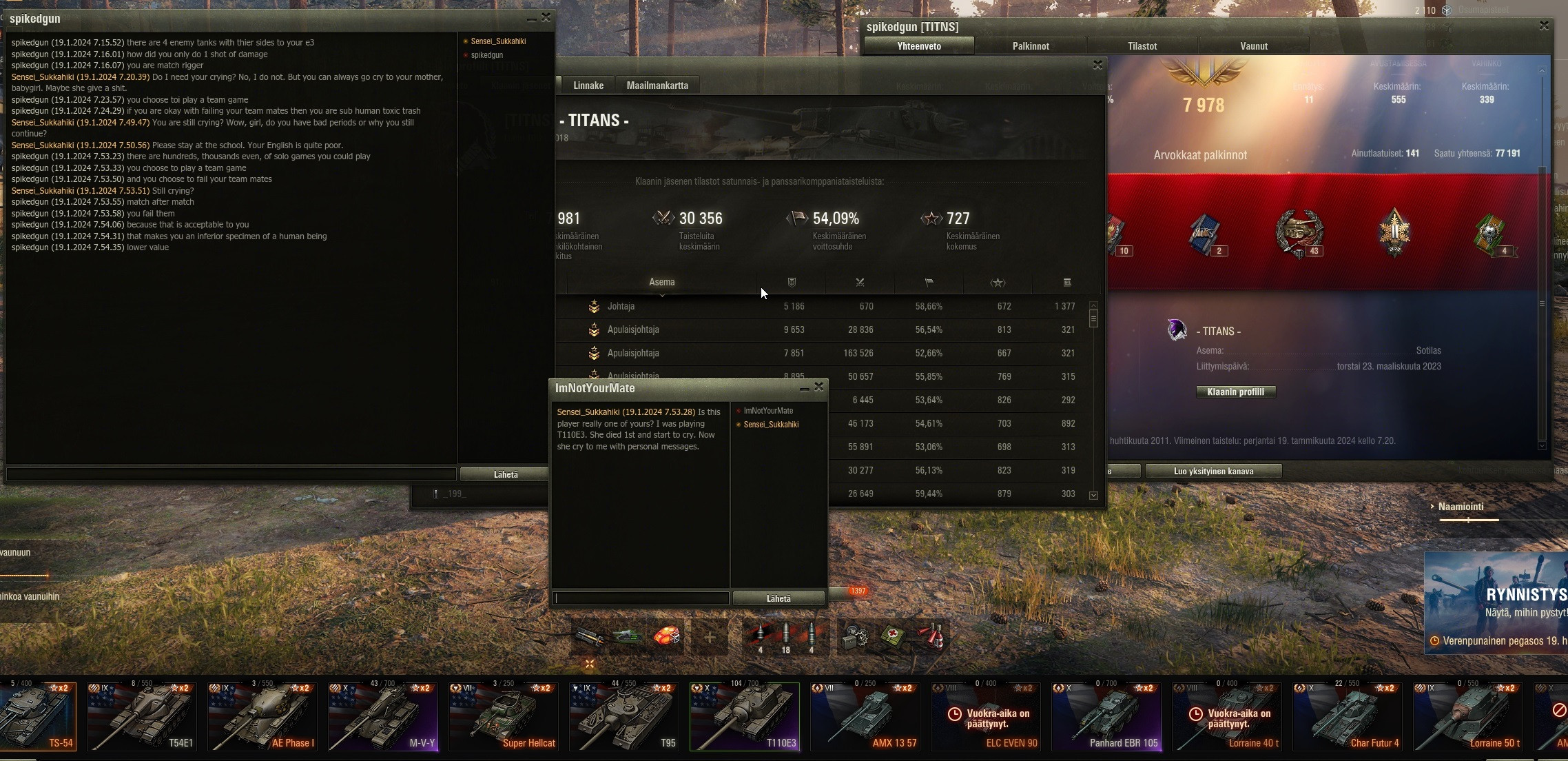Image resolution: width=1568 pixels, height=761 pixels.
Task: Click the Luo yksityinen kanava button
Action: pyautogui.click(x=1213, y=471)
